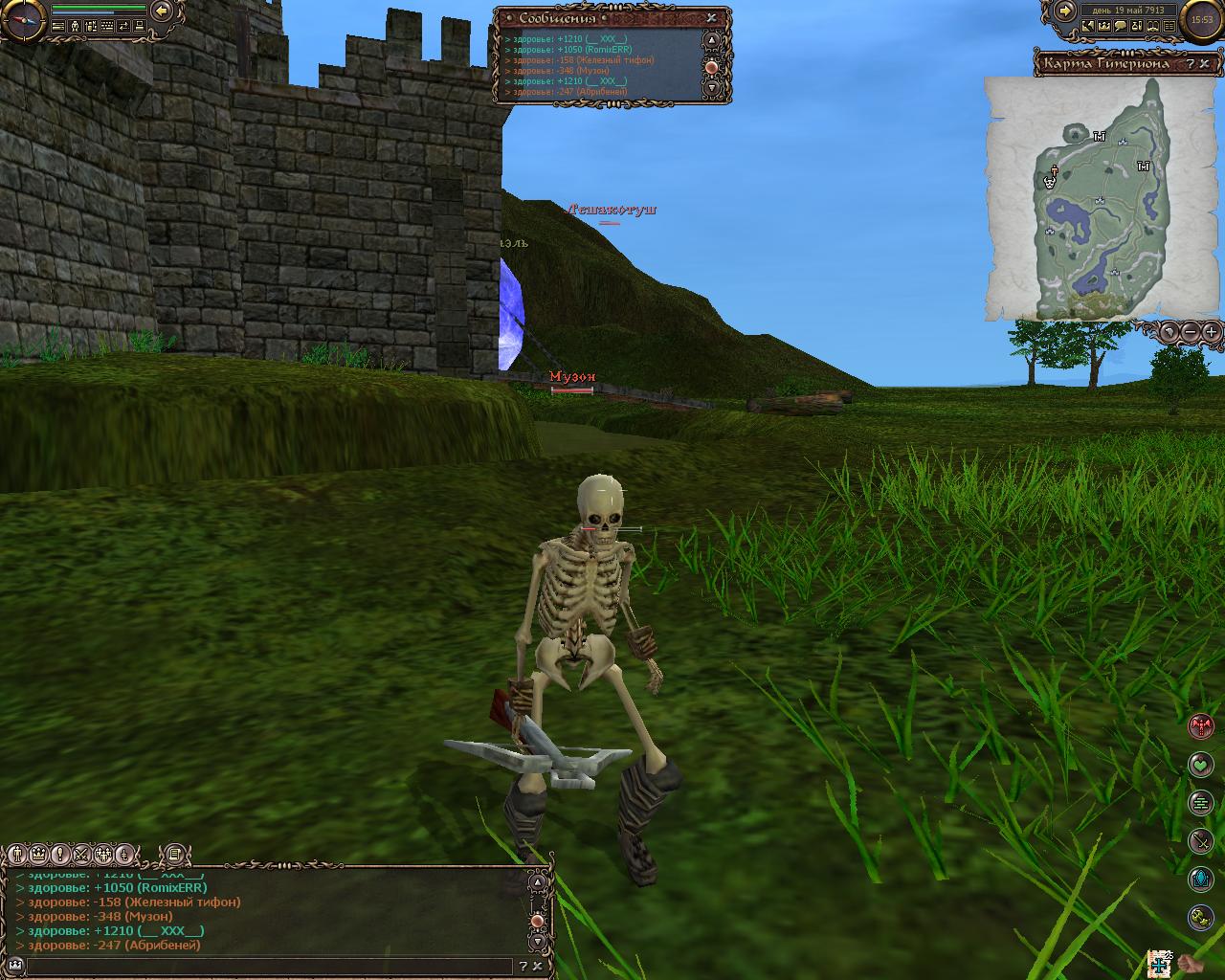The width and height of the screenshot is (1225, 980).
Task: Close the Сообщения messages window
Action: coord(711,17)
